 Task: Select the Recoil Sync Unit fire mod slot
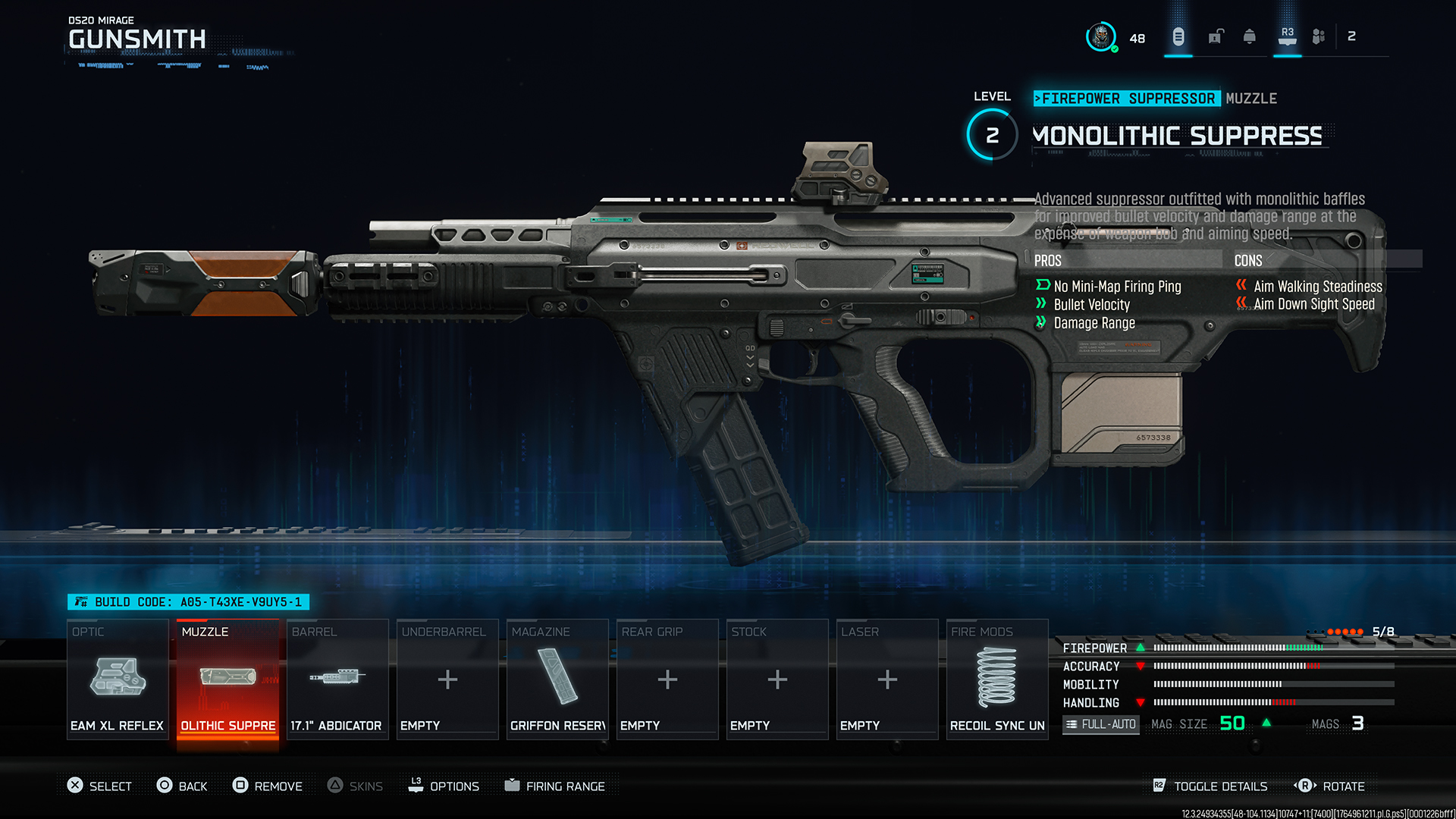[997, 679]
